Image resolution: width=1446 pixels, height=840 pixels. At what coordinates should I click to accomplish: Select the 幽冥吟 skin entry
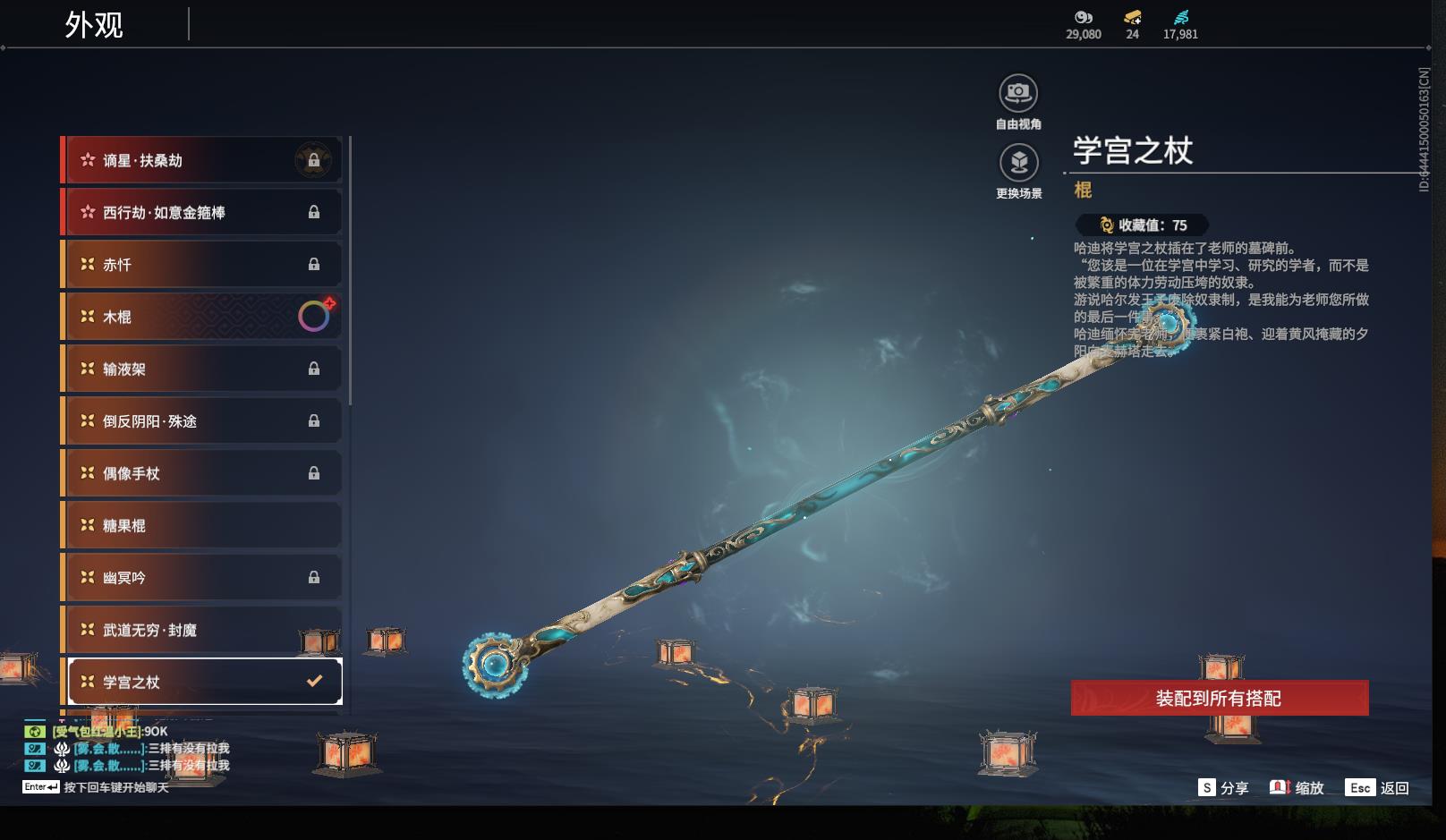201,577
